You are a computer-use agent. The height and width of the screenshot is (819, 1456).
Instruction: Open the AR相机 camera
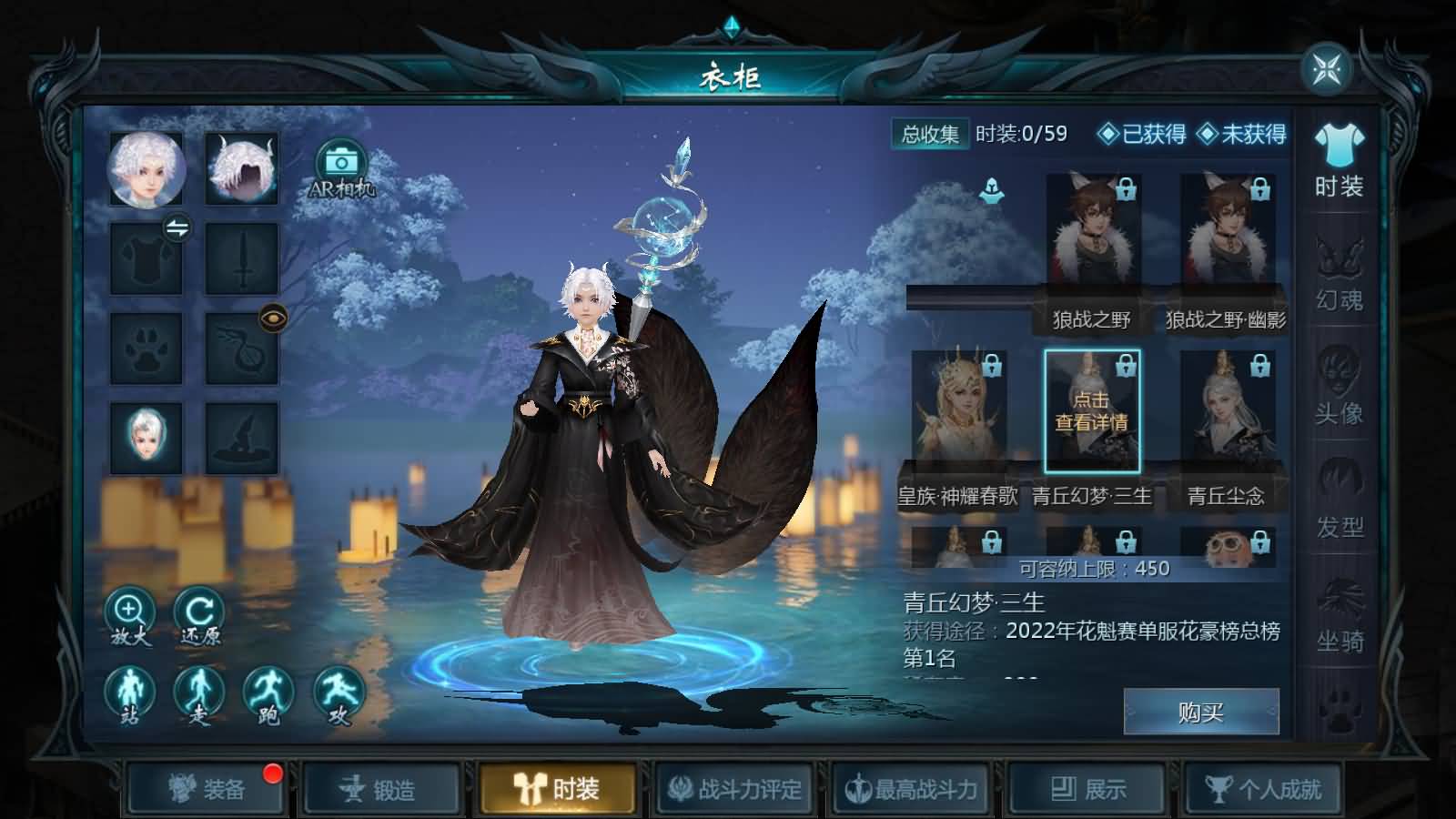click(x=341, y=168)
